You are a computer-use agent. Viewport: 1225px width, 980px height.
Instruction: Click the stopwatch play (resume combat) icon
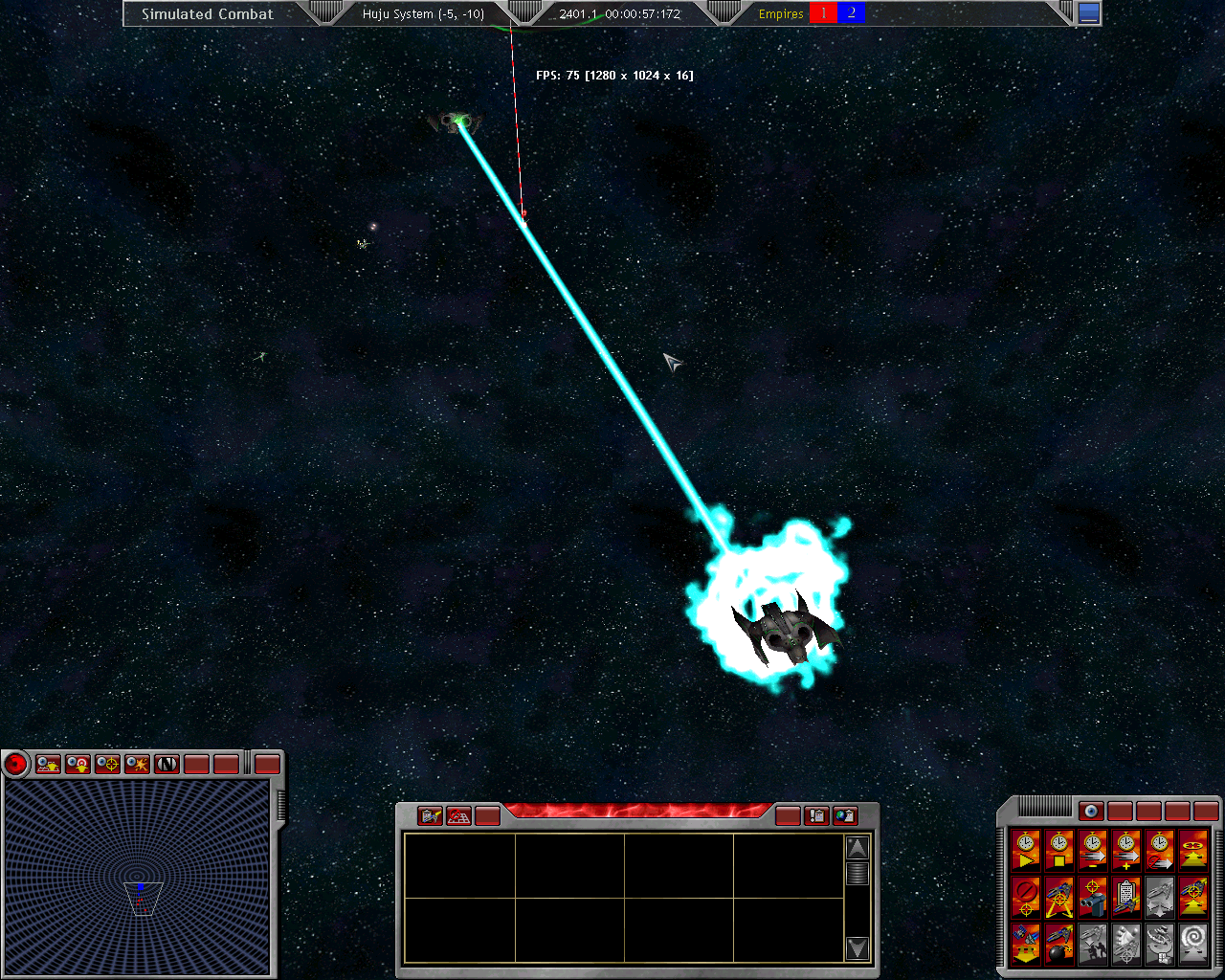click(x=1025, y=849)
